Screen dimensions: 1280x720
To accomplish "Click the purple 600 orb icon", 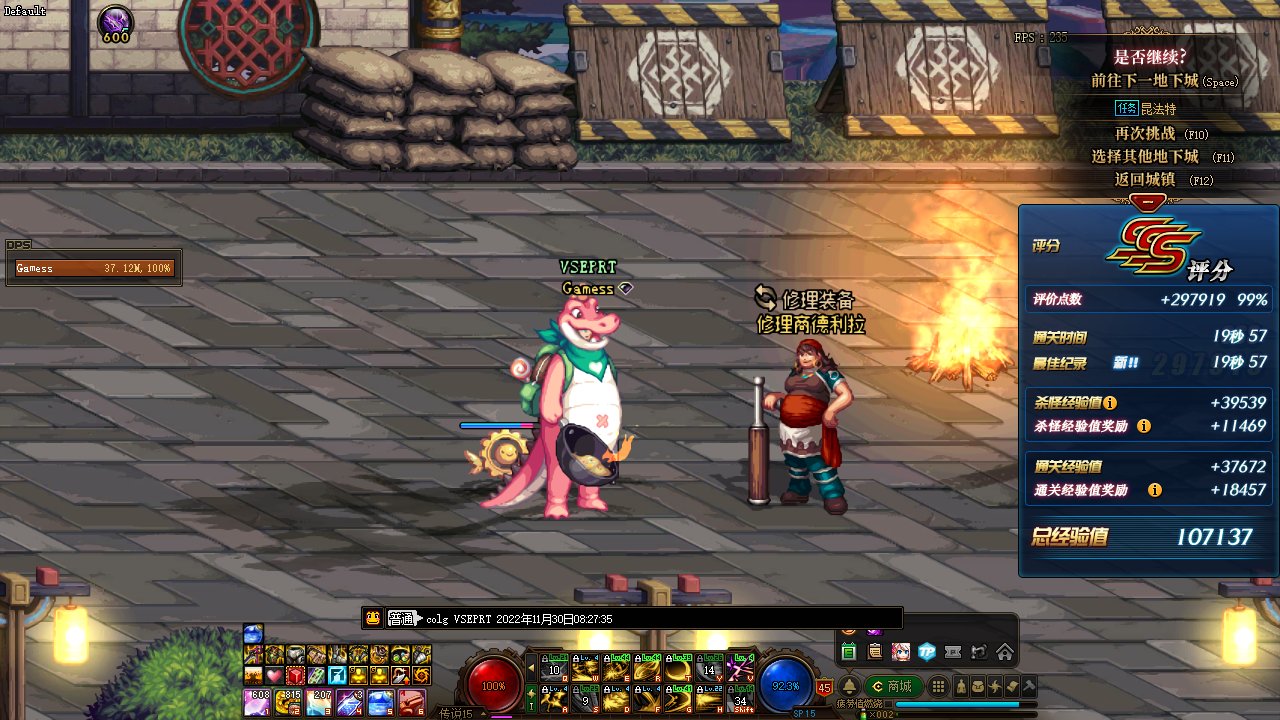I will click(x=116, y=22).
